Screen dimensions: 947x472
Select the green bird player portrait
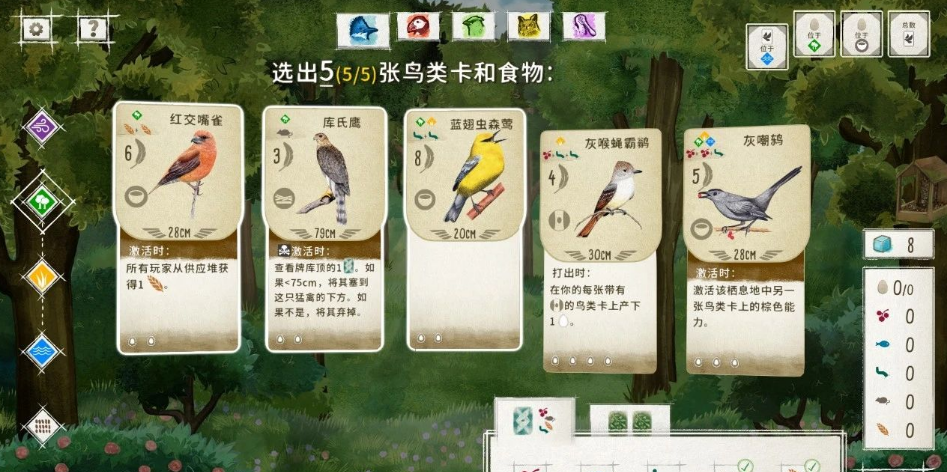(x=473, y=27)
